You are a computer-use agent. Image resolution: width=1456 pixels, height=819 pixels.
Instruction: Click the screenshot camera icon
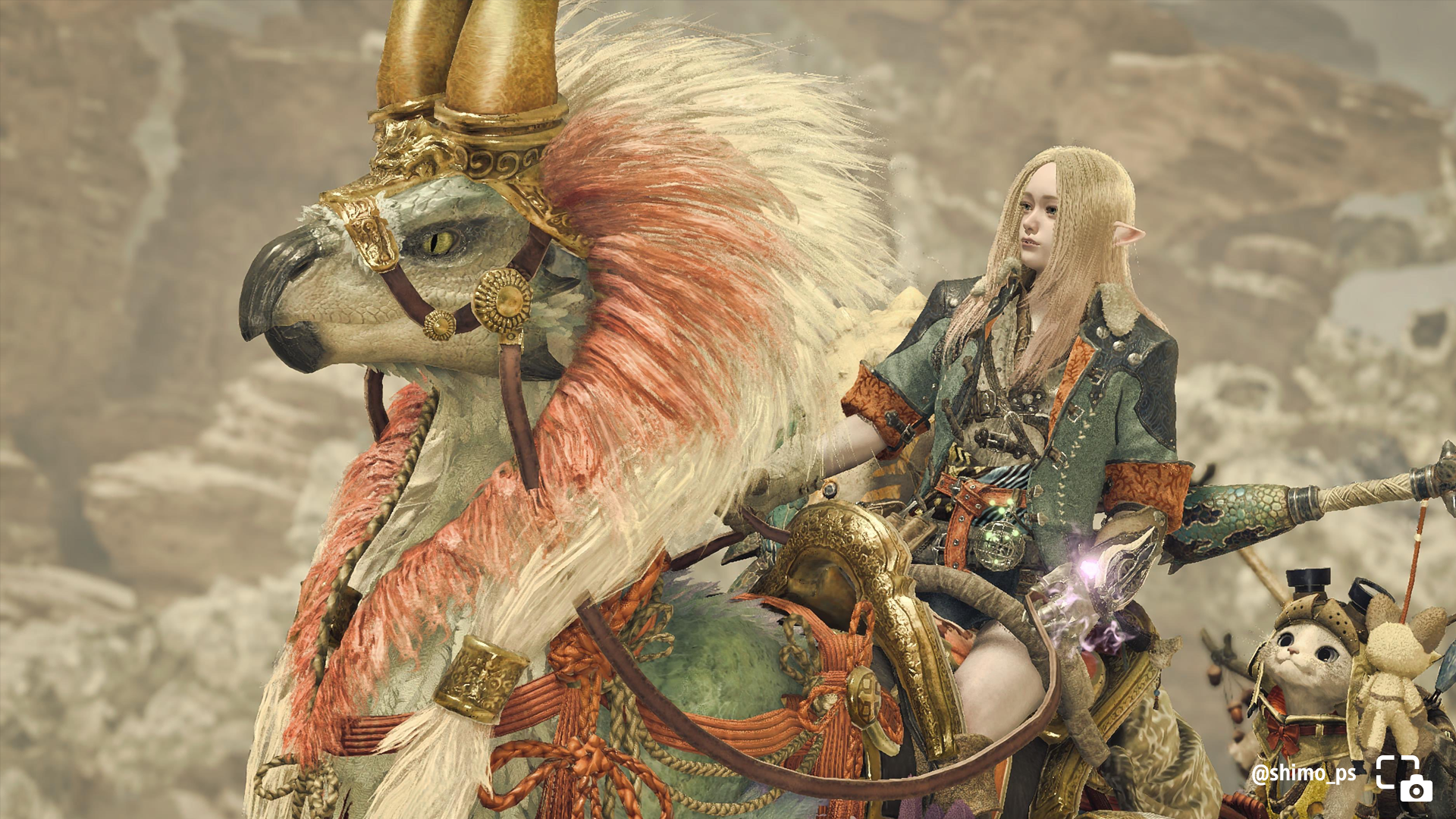pyautogui.click(x=1404, y=778)
